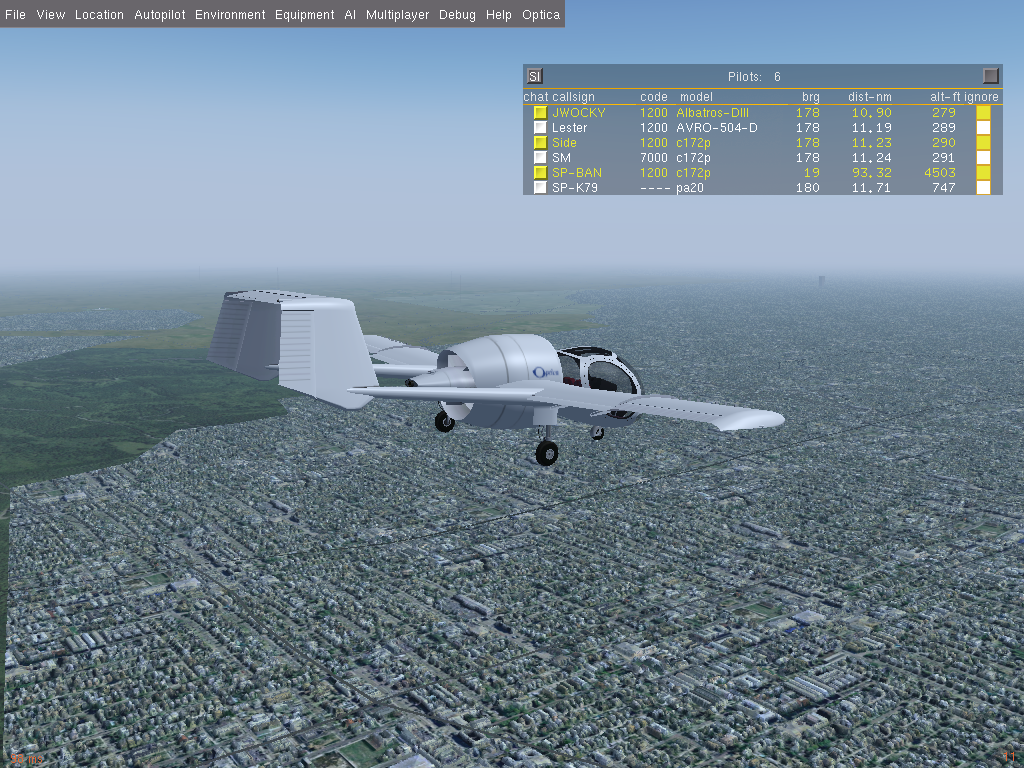Tick the ignore box for pilot Lester
Screen dimensions: 1024x768
pyautogui.click(x=983, y=128)
